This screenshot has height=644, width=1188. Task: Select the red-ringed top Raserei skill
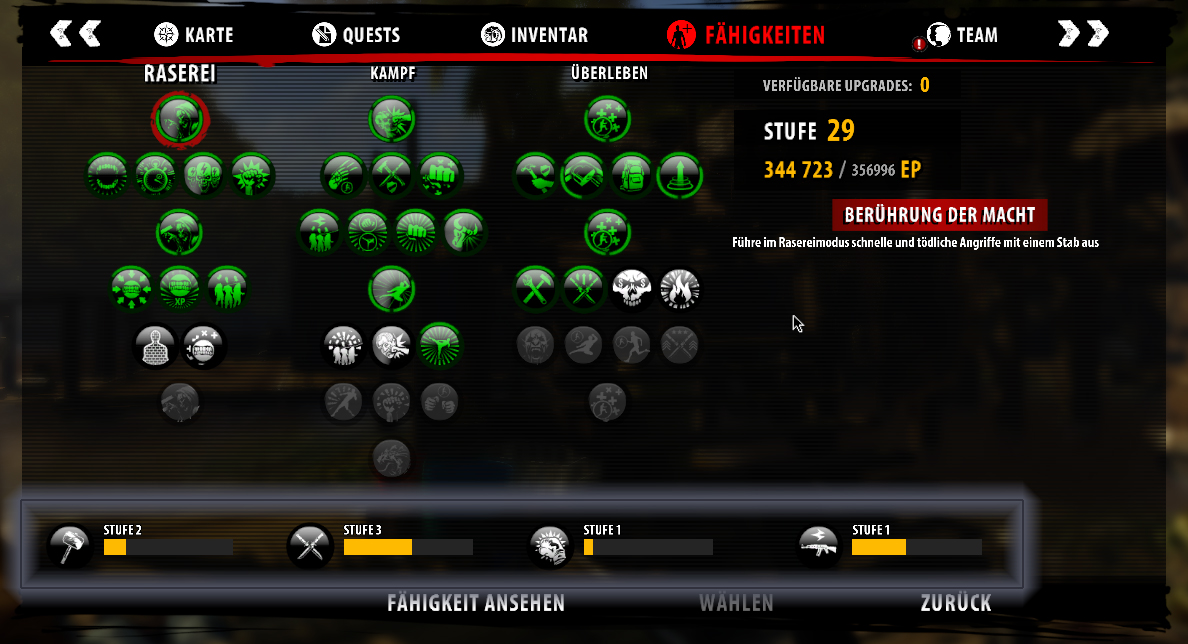pyautogui.click(x=179, y=119)
